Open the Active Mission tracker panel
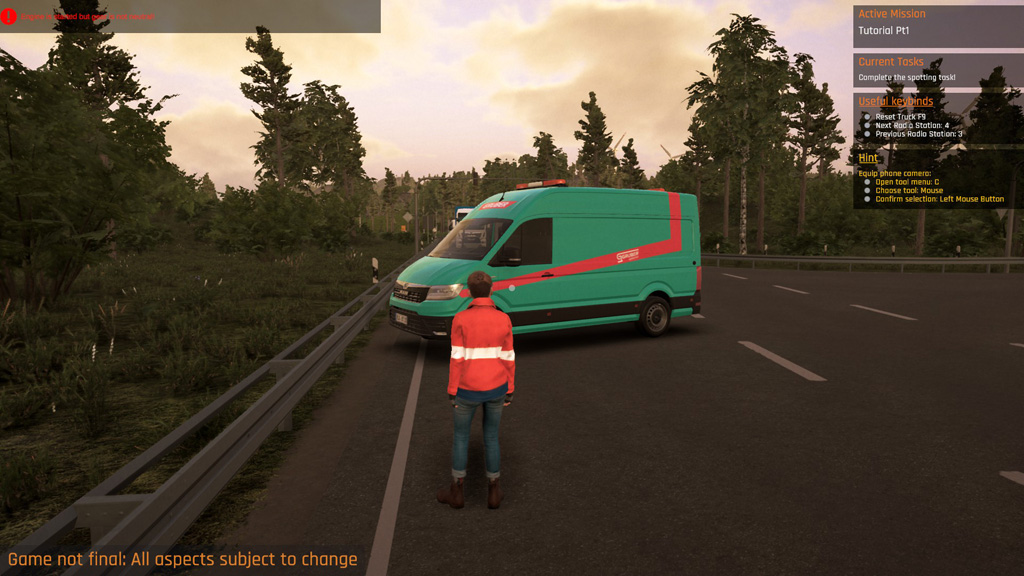 tap(937, 23)
